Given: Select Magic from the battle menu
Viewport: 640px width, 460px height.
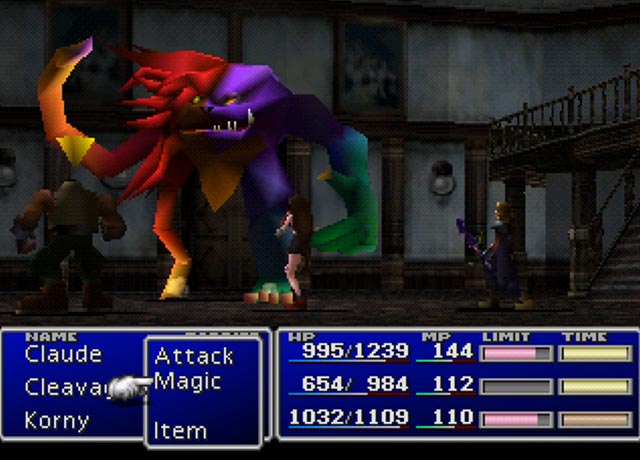Looking at the screenshot, I should point(188,382).
